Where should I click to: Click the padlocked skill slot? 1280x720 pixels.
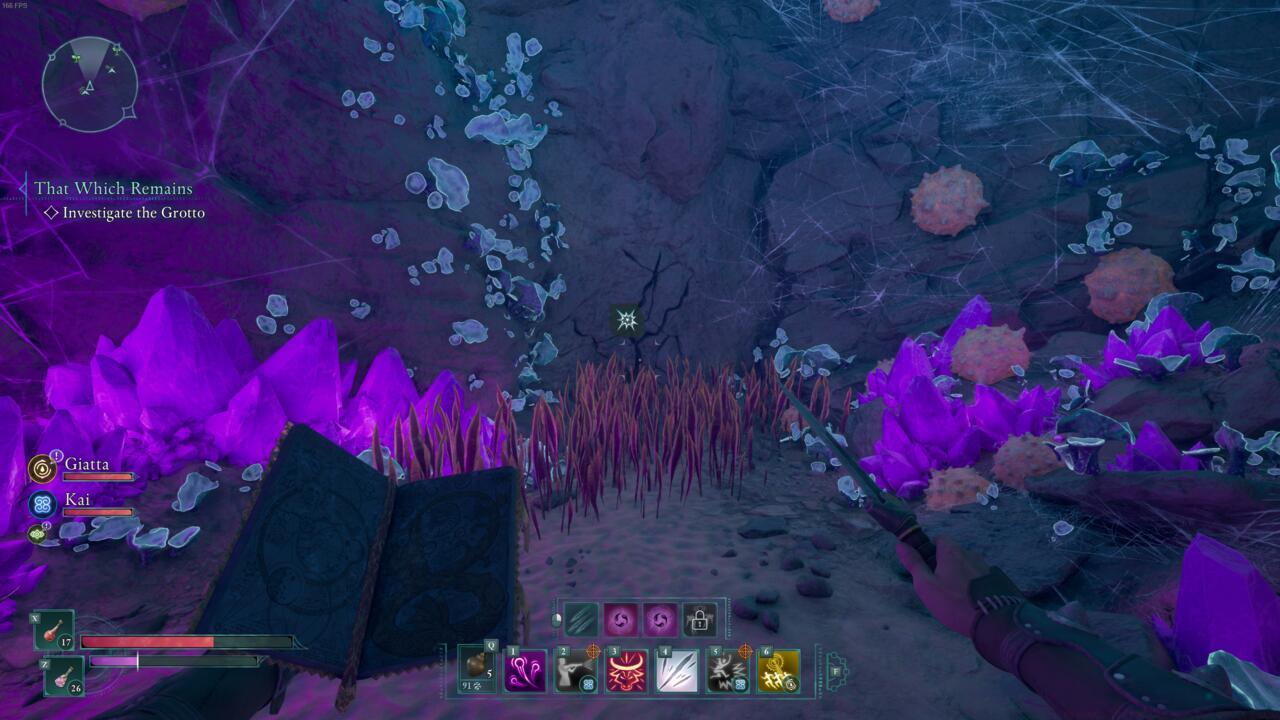point(699,620)
